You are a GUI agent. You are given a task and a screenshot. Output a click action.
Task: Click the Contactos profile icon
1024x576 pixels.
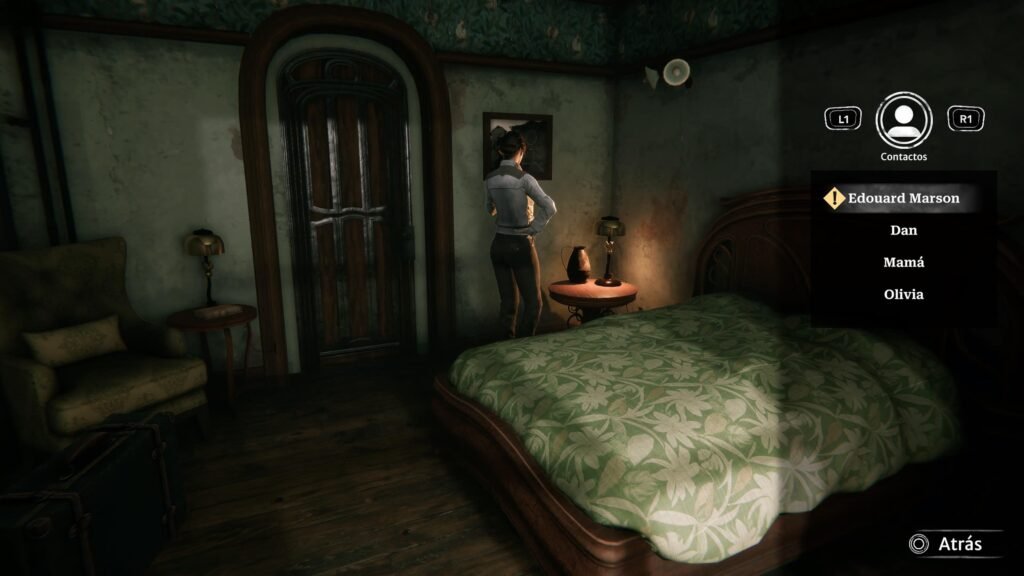[x=903, y=120]
